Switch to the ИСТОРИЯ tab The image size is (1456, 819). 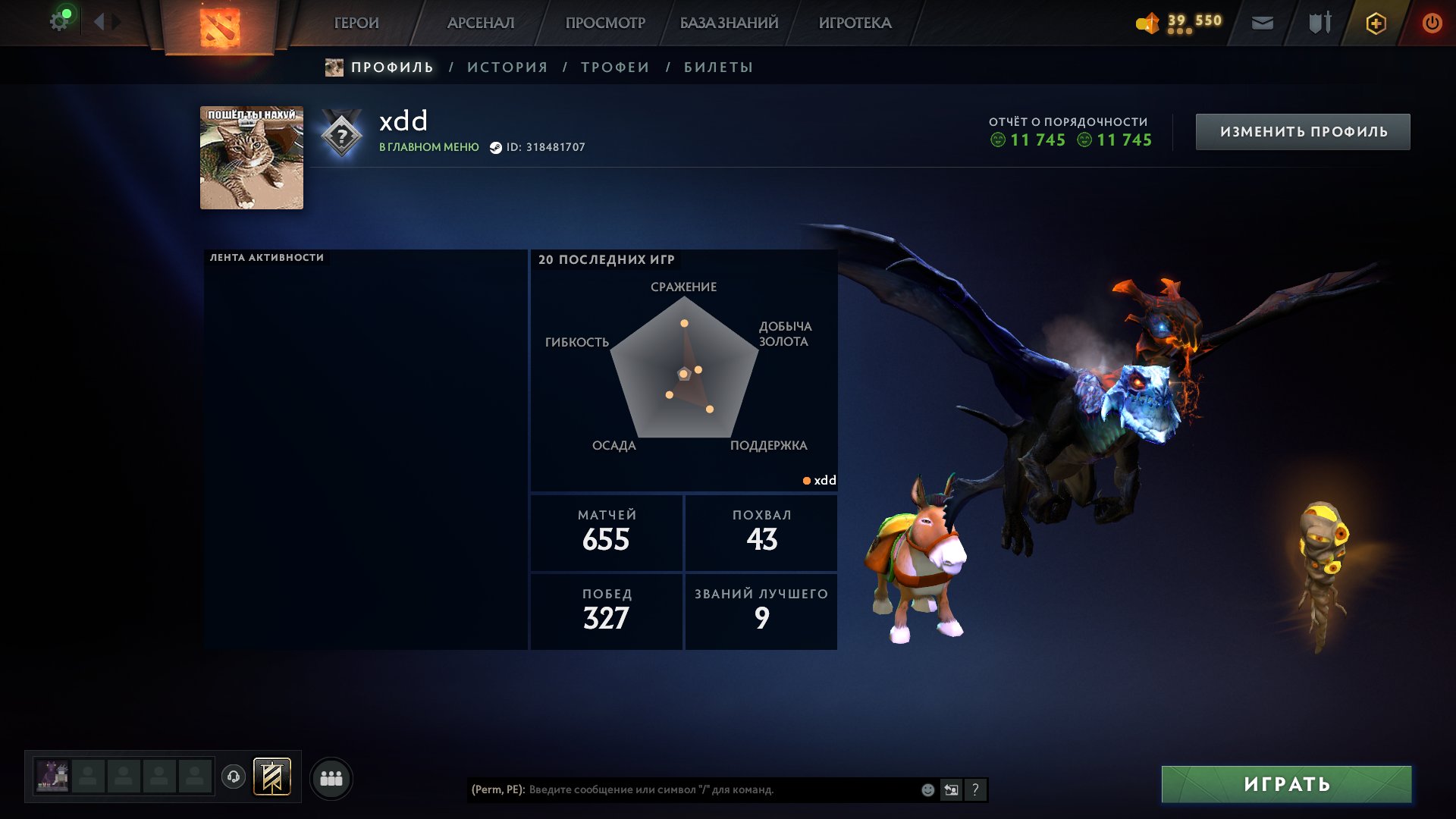pyautogui.click(x=507, y=67)
